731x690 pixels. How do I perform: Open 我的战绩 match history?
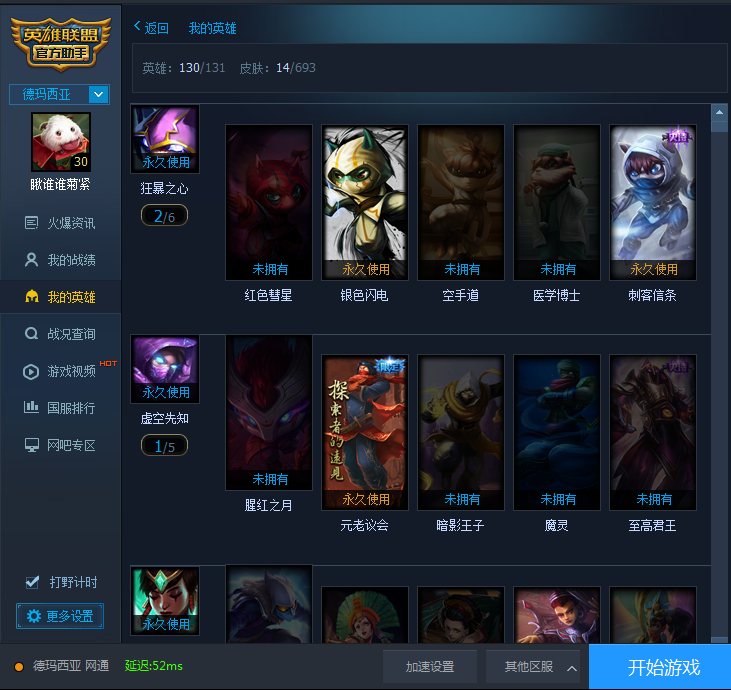[70, 260]
